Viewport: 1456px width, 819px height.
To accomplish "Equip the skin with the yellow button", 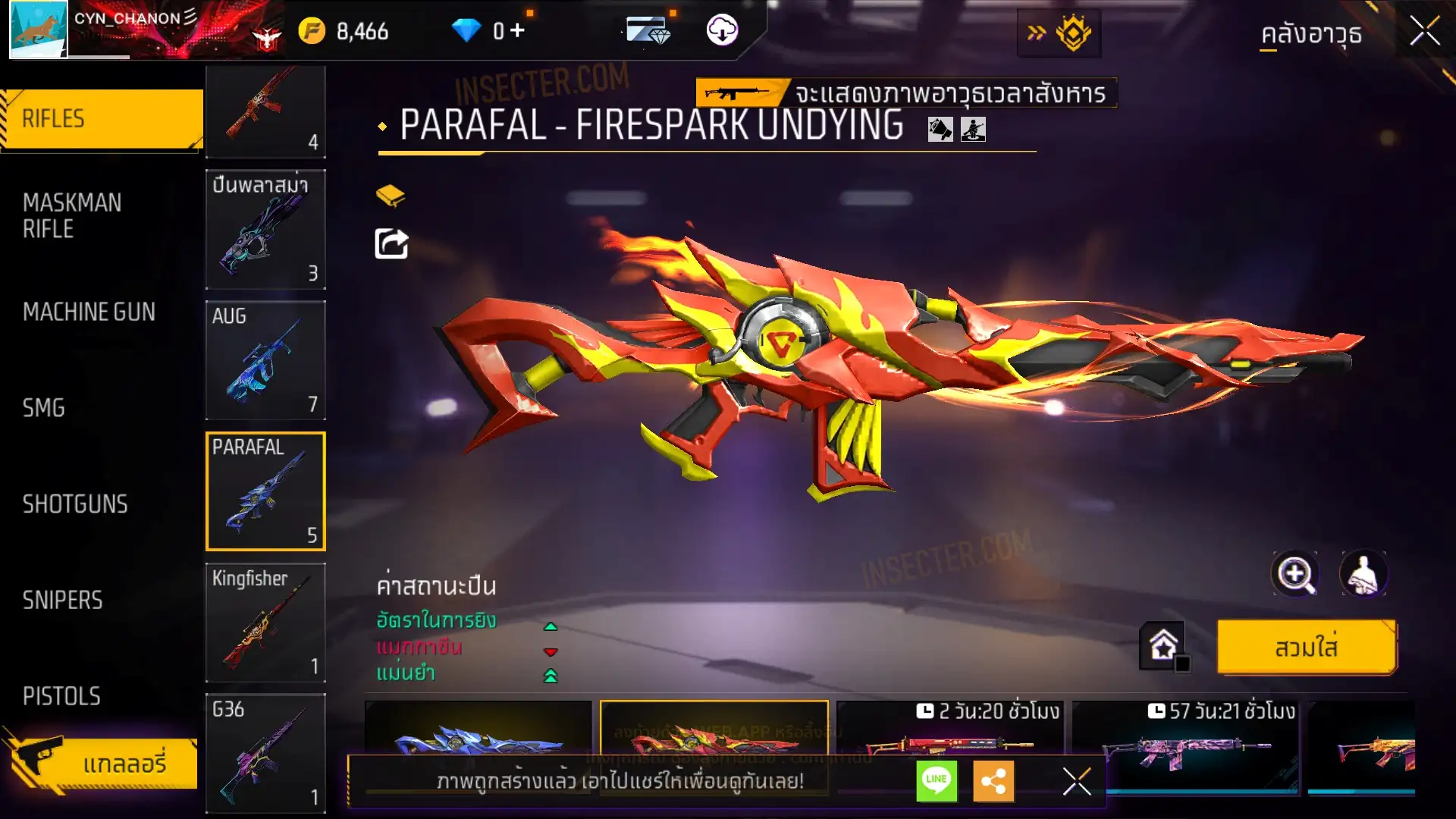I will point(1306,648).
